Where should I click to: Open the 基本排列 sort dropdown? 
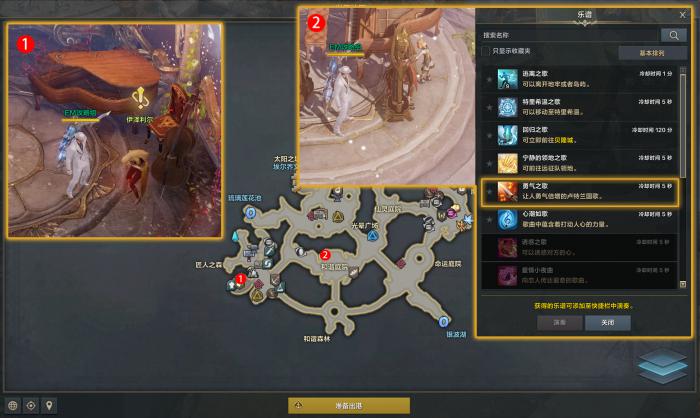pyautogui.click(x=647, y=52)
